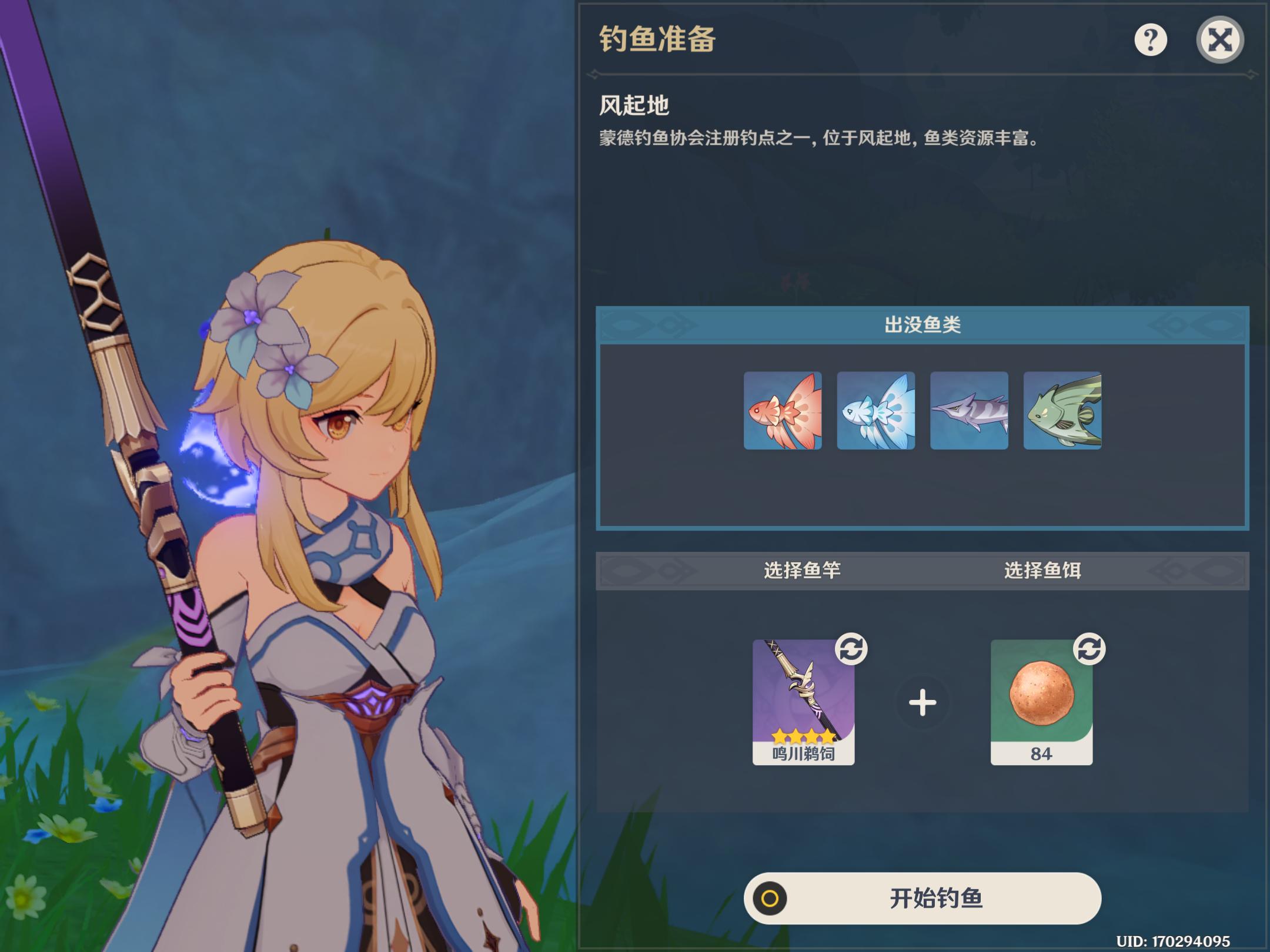Select the red betta fish icon
The image size is (1270, 952).
[x=783, y=411]
